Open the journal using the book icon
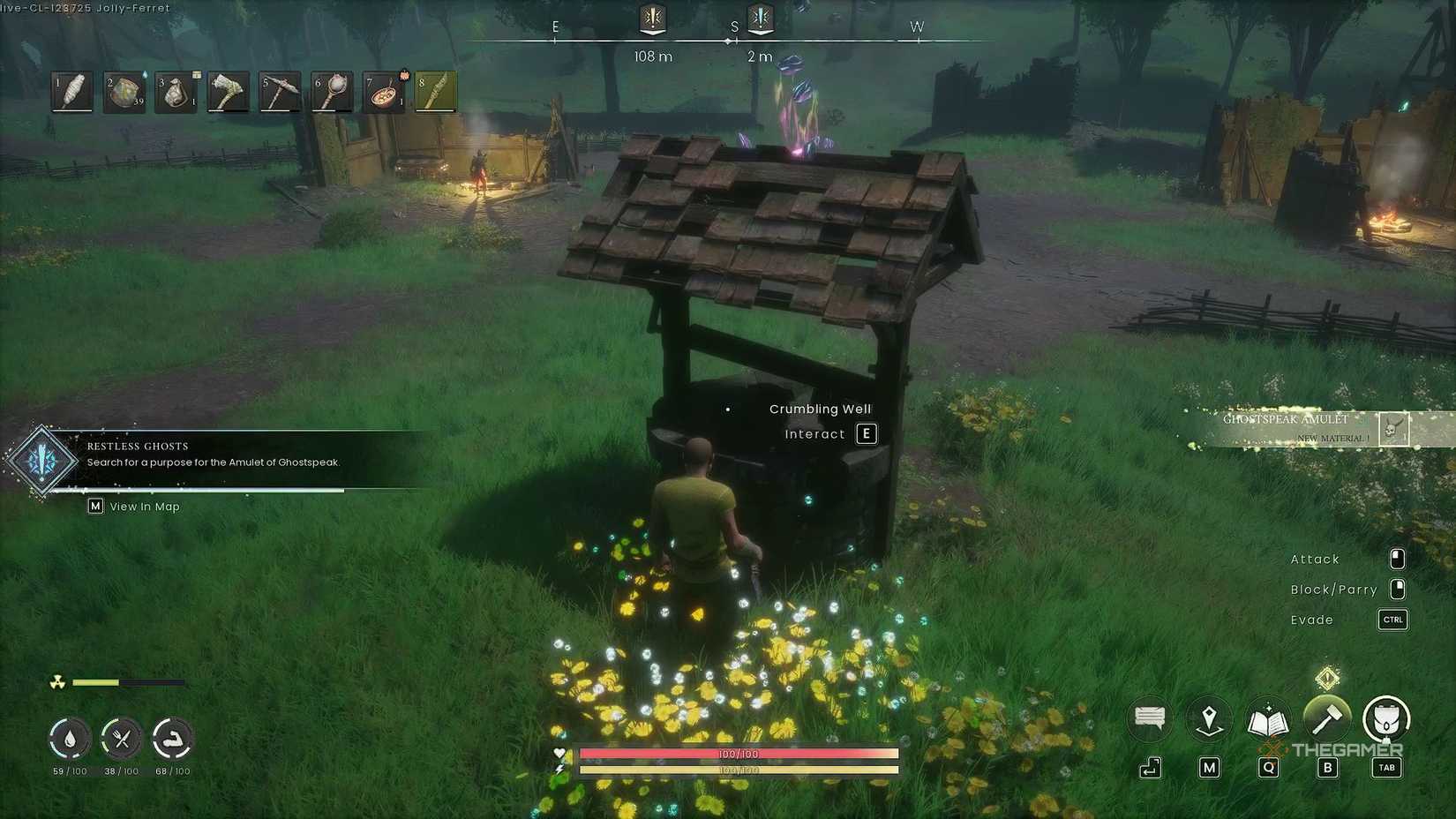This screenshot has width=1456, height=819. [1268, 718]
